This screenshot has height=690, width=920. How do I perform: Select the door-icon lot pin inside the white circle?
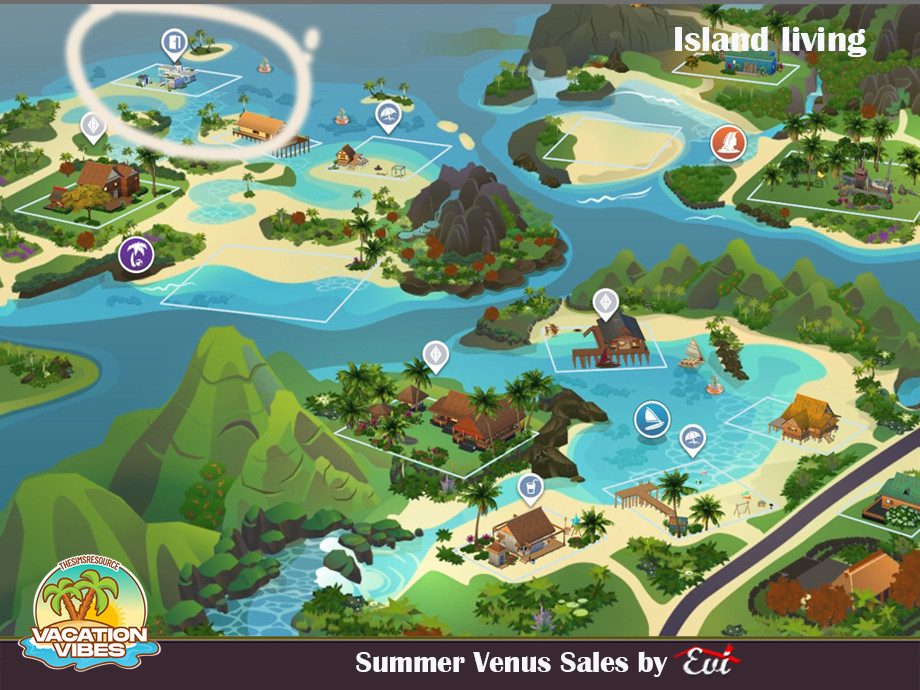pos(172,42)
